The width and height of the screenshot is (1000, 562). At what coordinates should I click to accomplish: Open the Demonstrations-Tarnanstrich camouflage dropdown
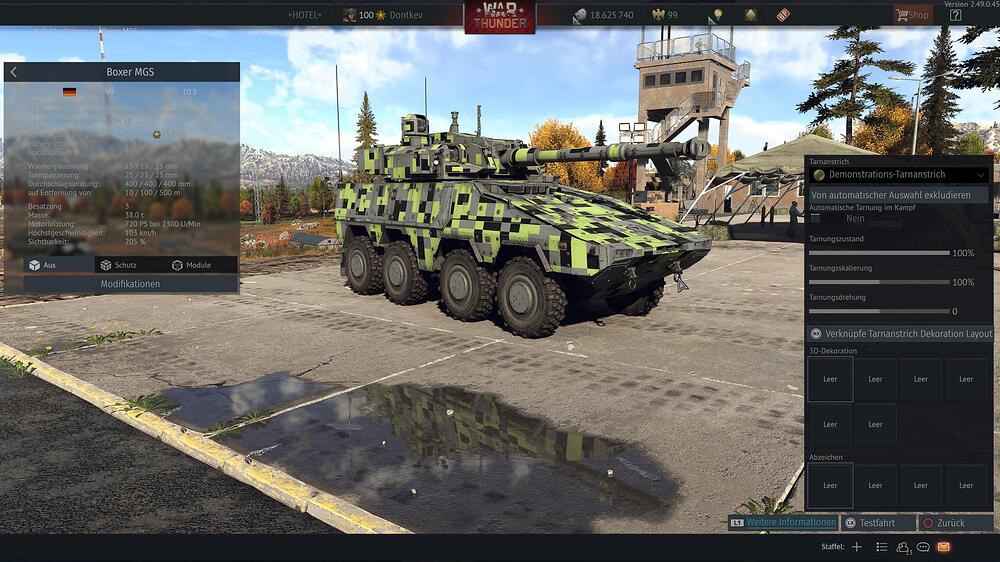click(898, 175)
